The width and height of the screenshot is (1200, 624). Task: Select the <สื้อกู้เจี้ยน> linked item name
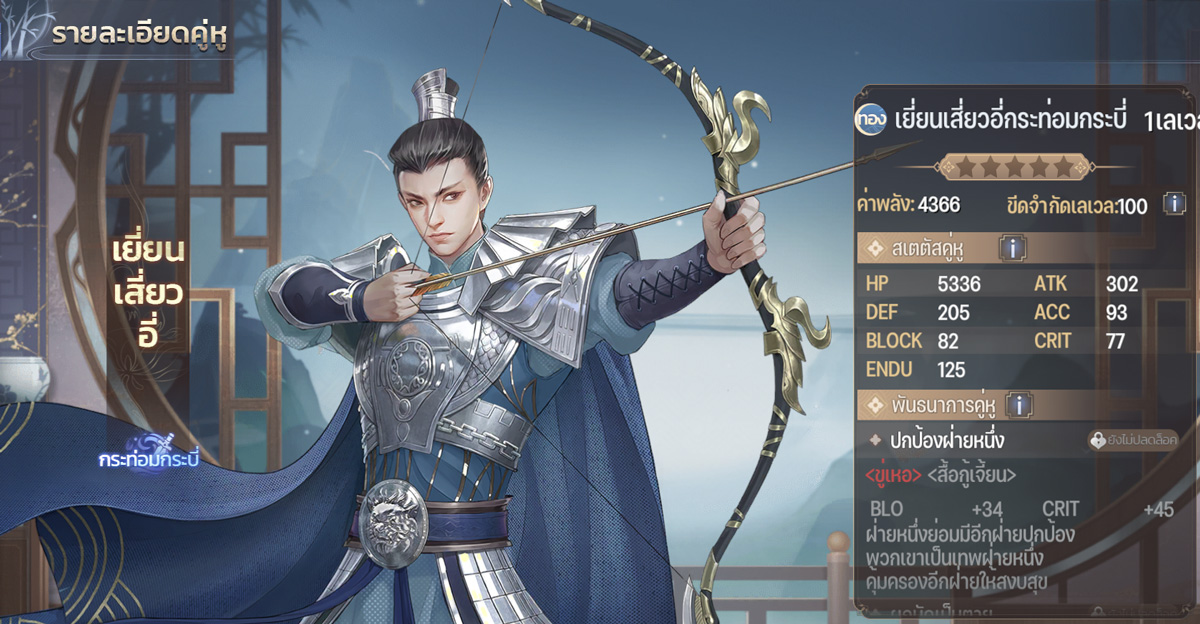(x=972, y=474)
